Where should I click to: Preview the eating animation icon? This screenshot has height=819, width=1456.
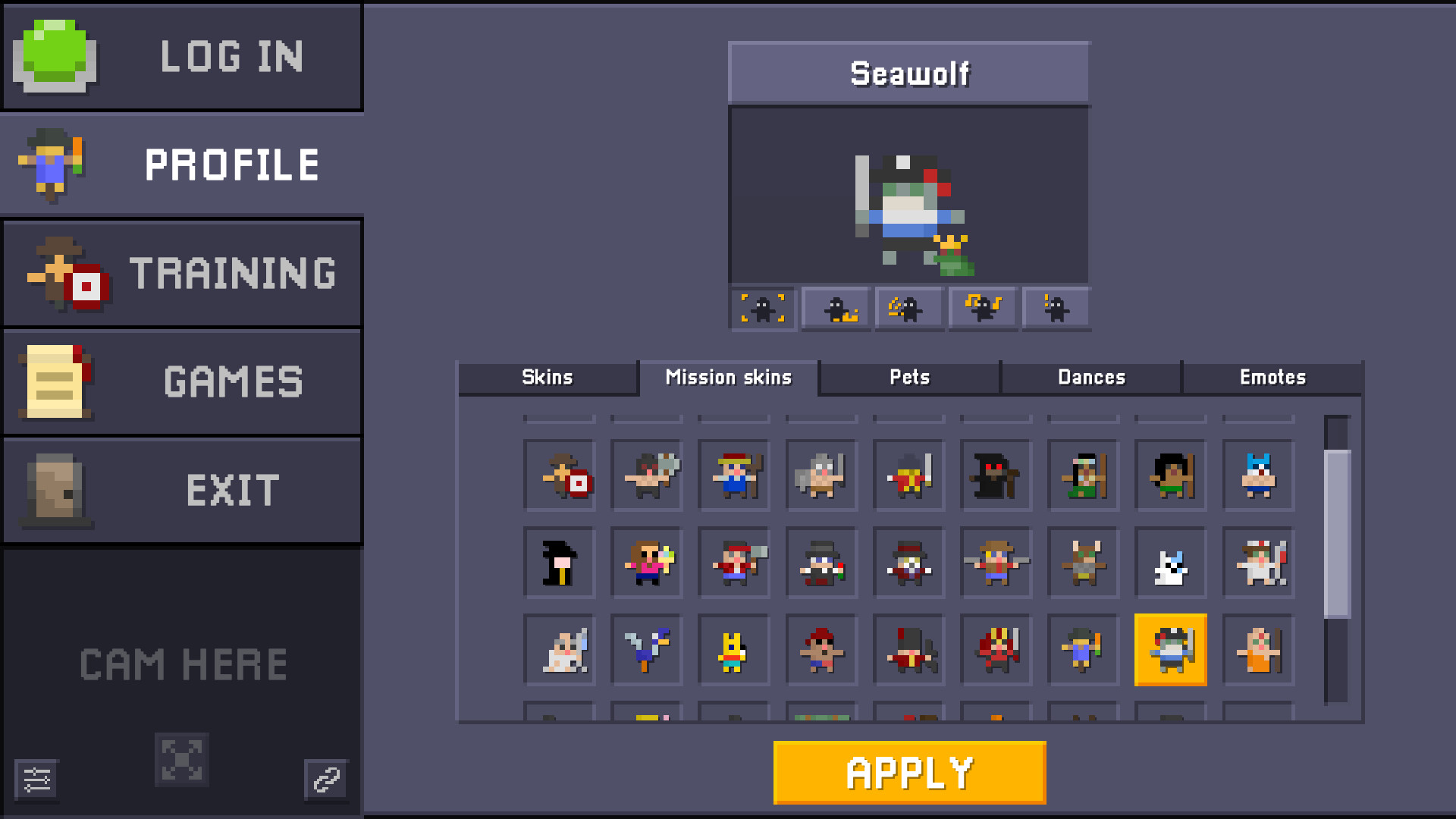click(908, 308)
